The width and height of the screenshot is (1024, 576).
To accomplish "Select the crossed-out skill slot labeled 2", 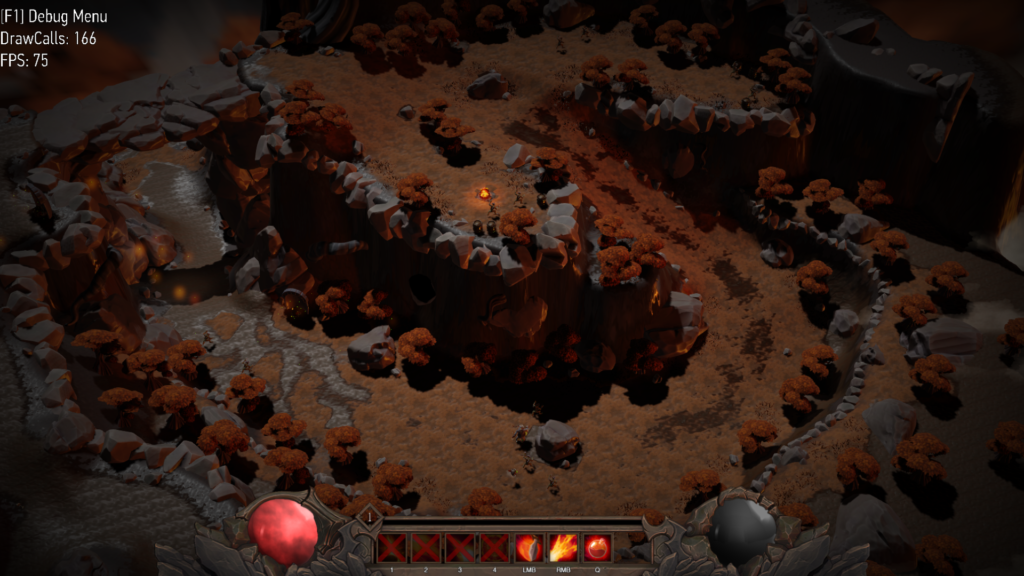I will point(426,548).
